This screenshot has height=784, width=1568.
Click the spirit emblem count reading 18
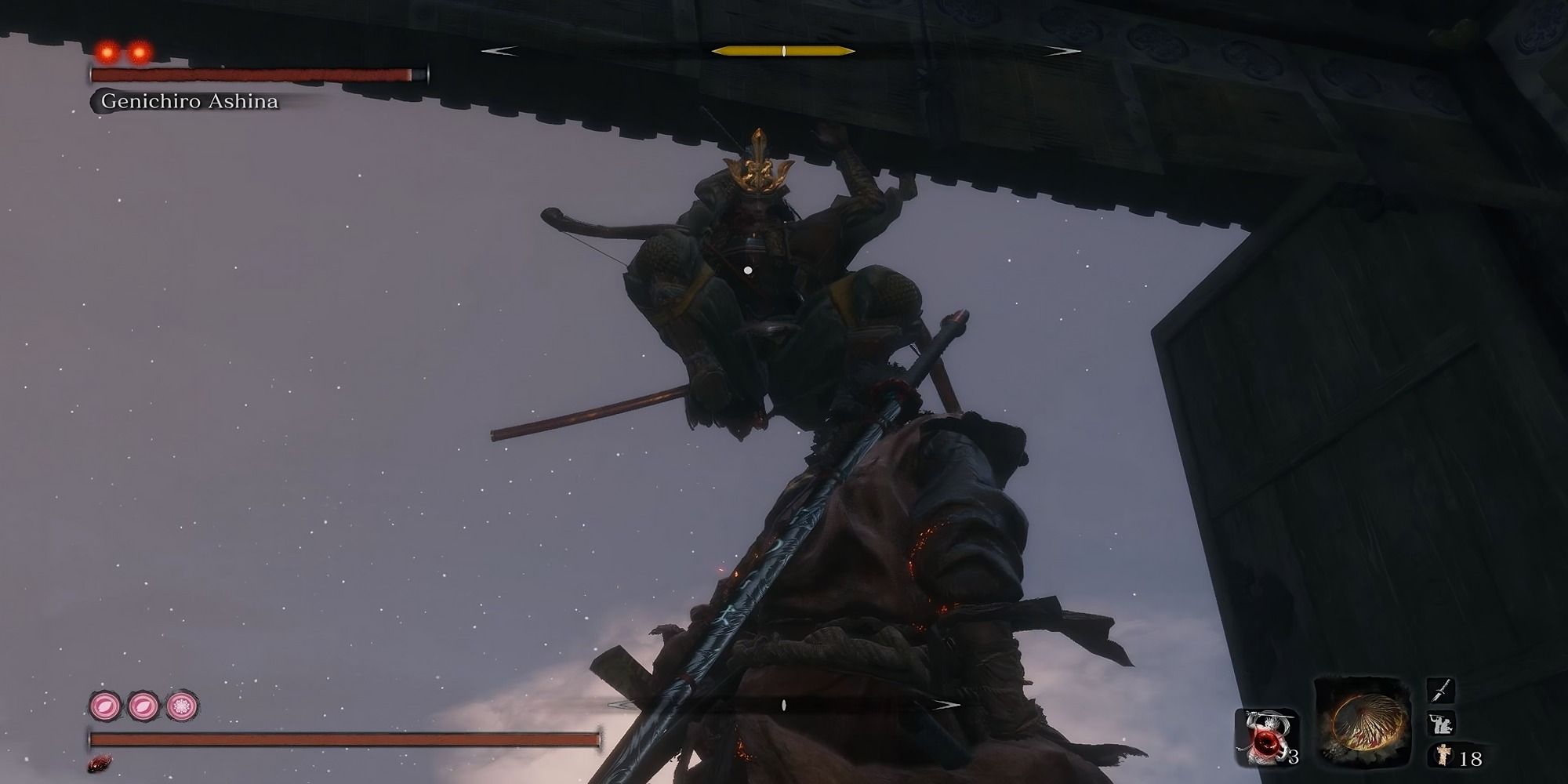(x=1472, y=759)
